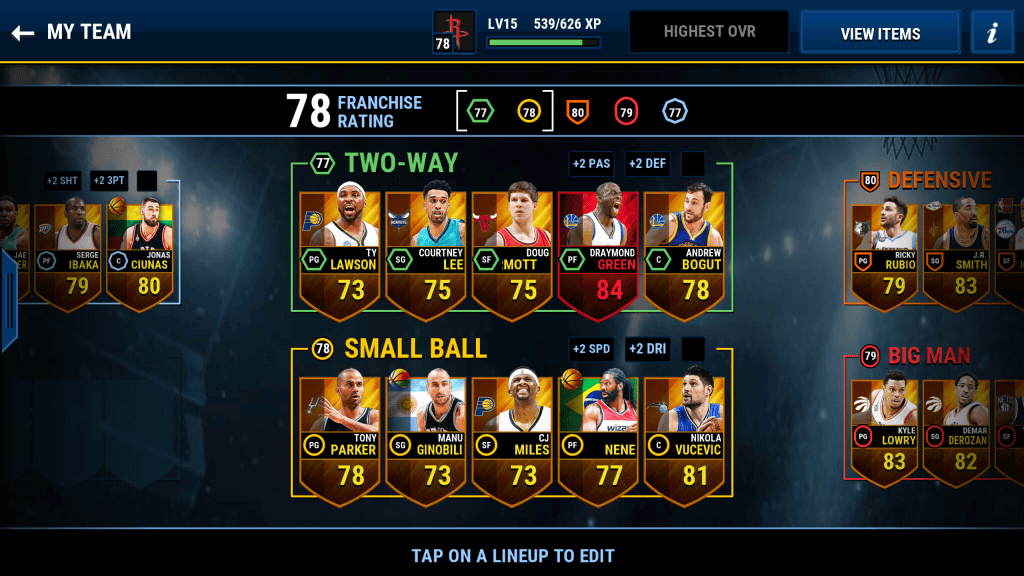Select the Courtney Lee card
The image size is (1024, 576).
pyautogui.click(x=427, y=250)
